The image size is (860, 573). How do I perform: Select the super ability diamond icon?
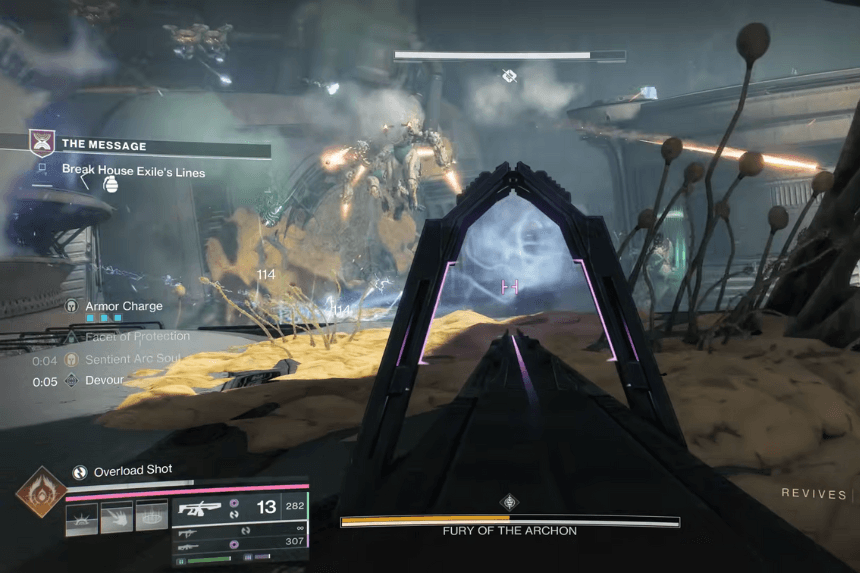click(x=41, y=492)
